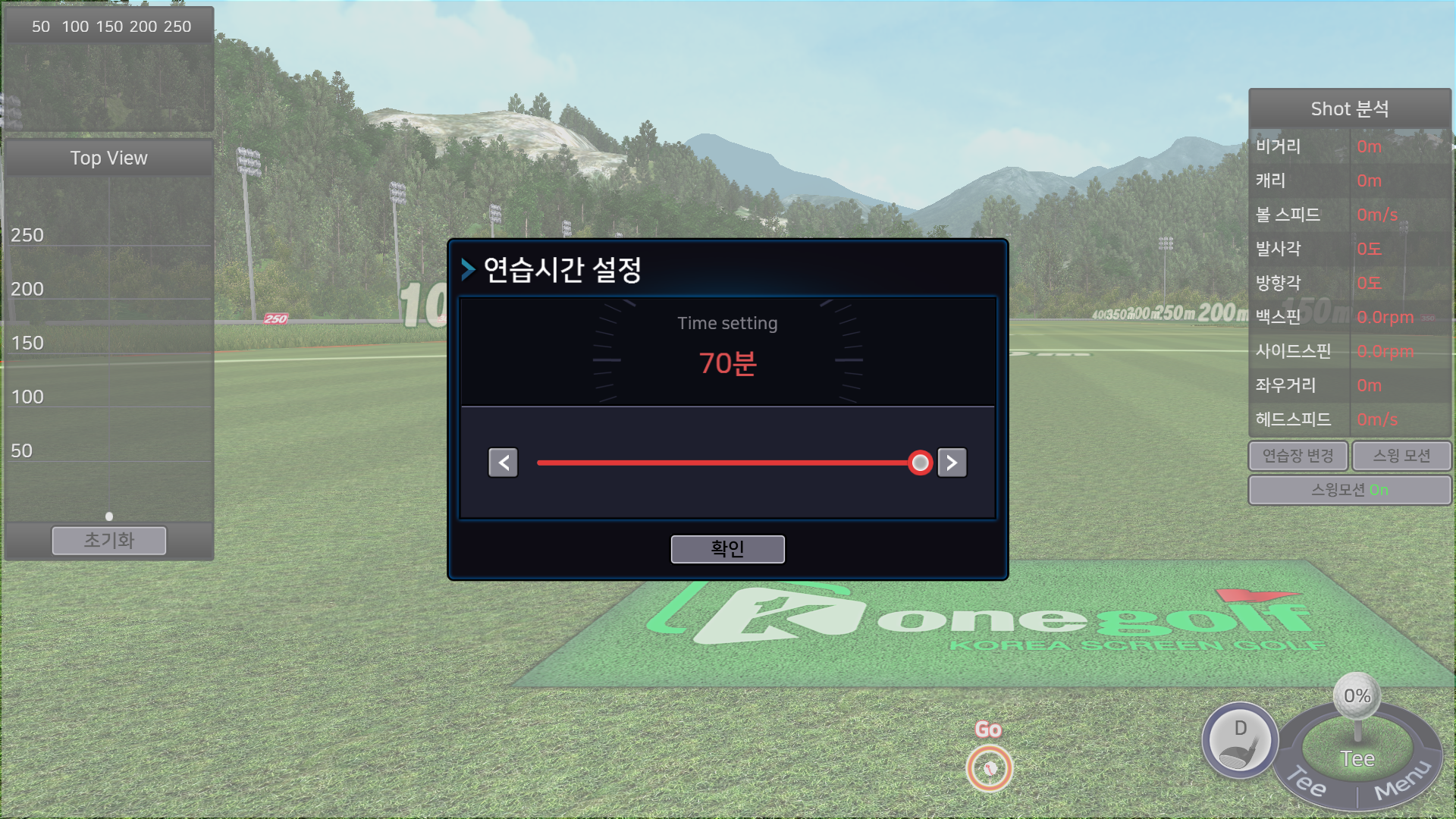
Task: Select the driver club icon
Action: (1240, 741)
